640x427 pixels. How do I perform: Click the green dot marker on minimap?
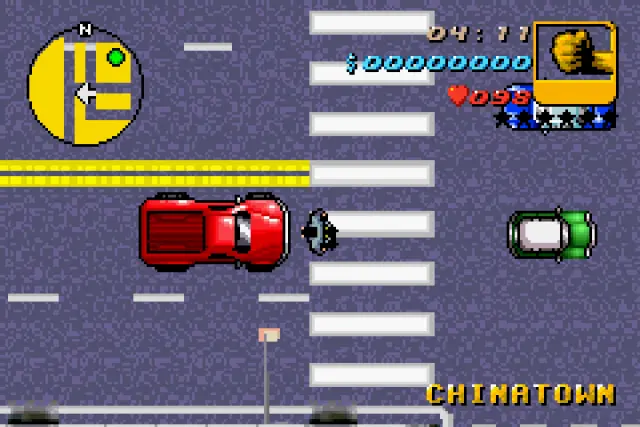pos(116,57)
